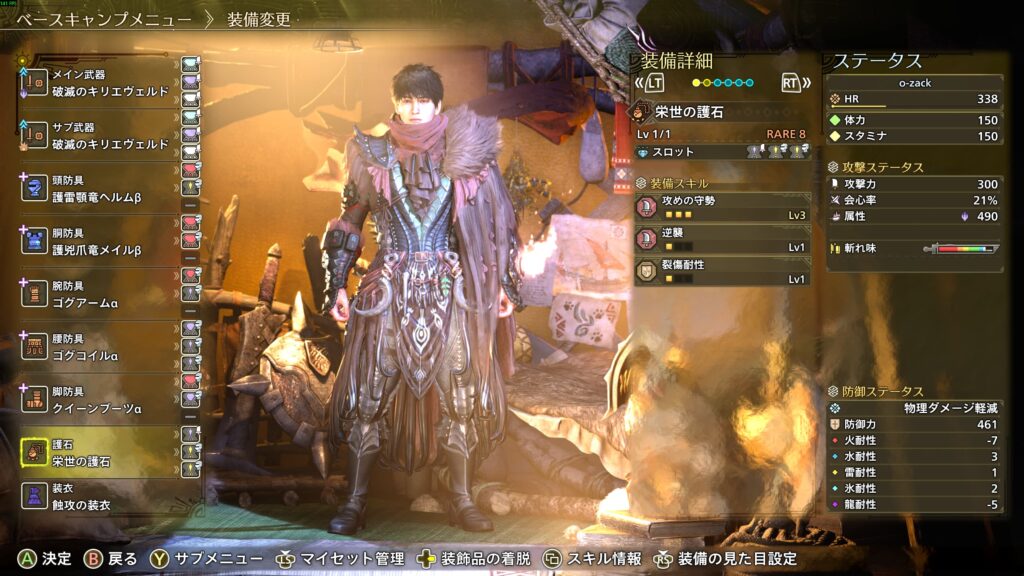Click the 裂傷耐性 skill row
The width and height of the screenshot is (1024, 576).
point(723,271)
